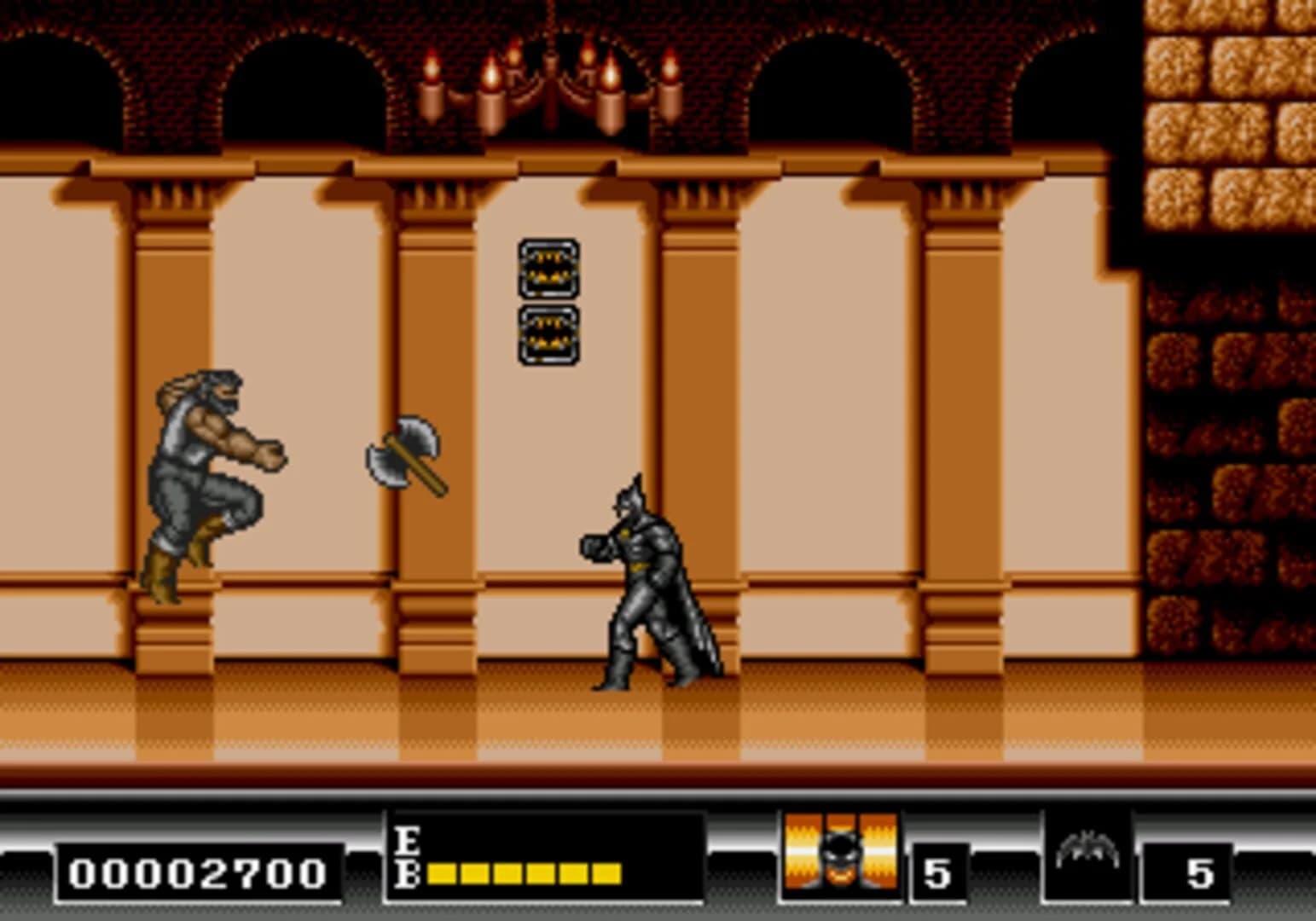Image resolution: width=1316 pixels, height=921 pixels.
Task: Click the upper Batman emblem pickup on wall
Action: coord(550,269)
